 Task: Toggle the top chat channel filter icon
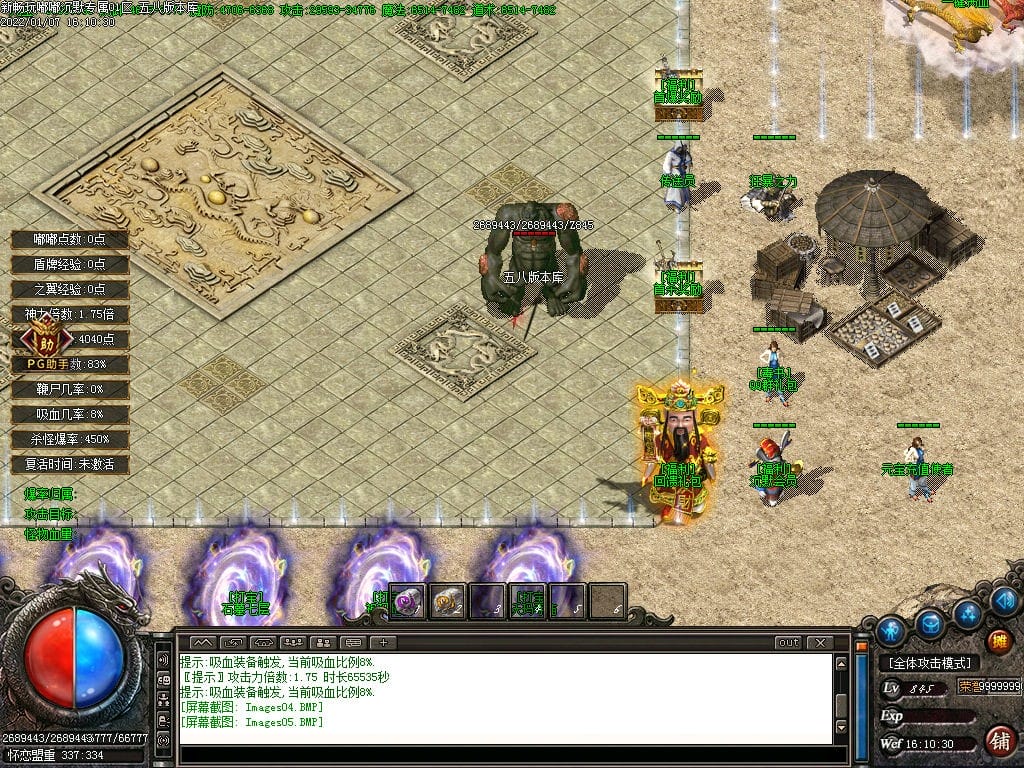163,660
